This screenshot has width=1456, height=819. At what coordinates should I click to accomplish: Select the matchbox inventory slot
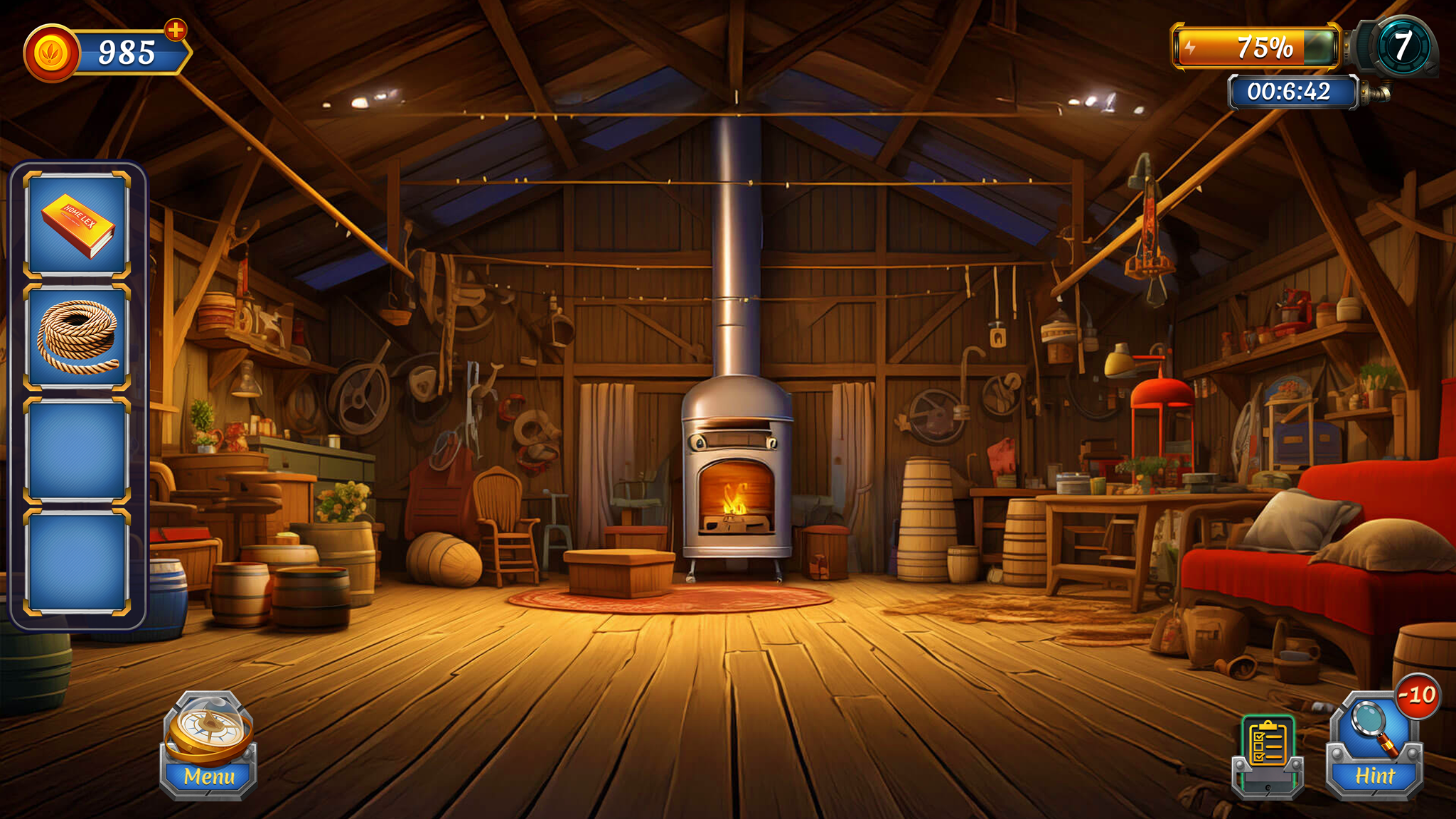(77, 225)
